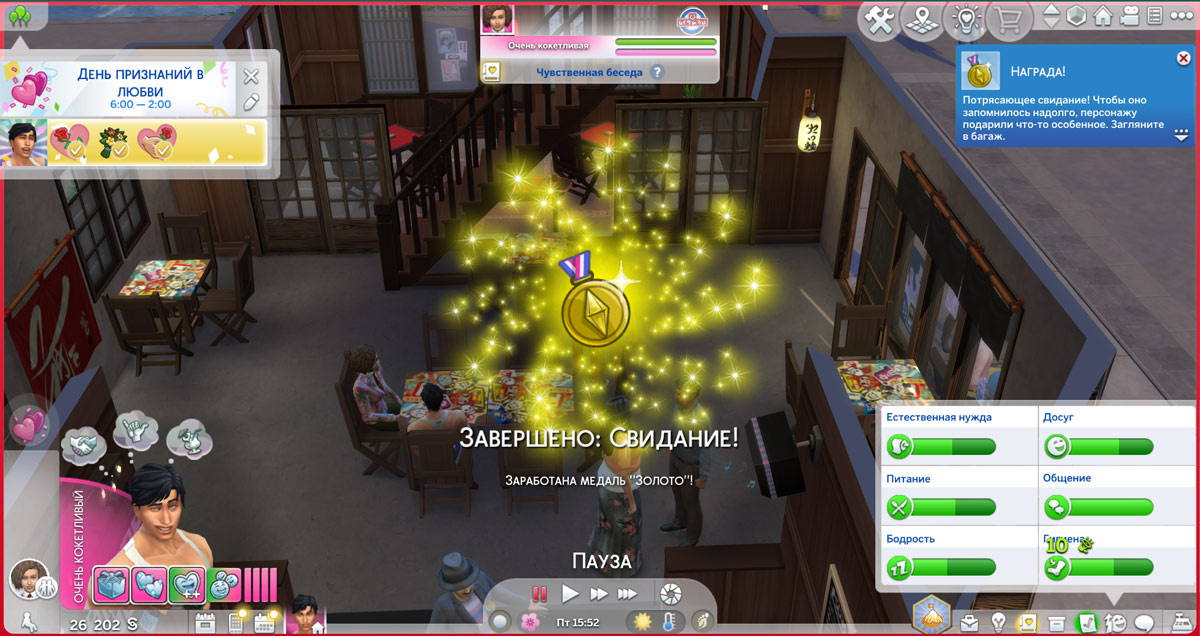Switch to the relationships speech bubble panel
Screen dimensions: 1200x636
click(x=1144, y=623)
